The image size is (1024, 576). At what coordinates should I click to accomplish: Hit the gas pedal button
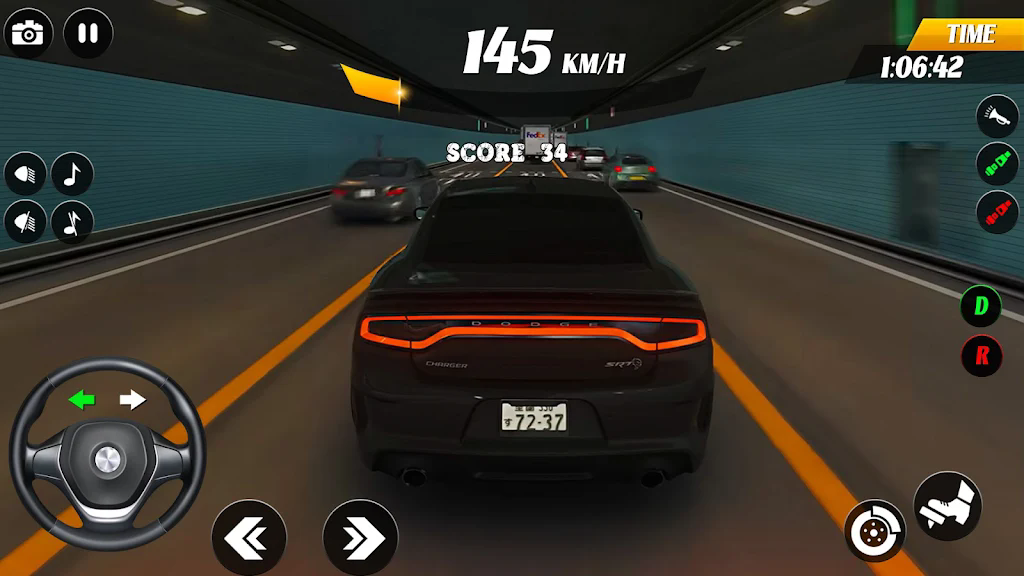[x=947, y=505]
